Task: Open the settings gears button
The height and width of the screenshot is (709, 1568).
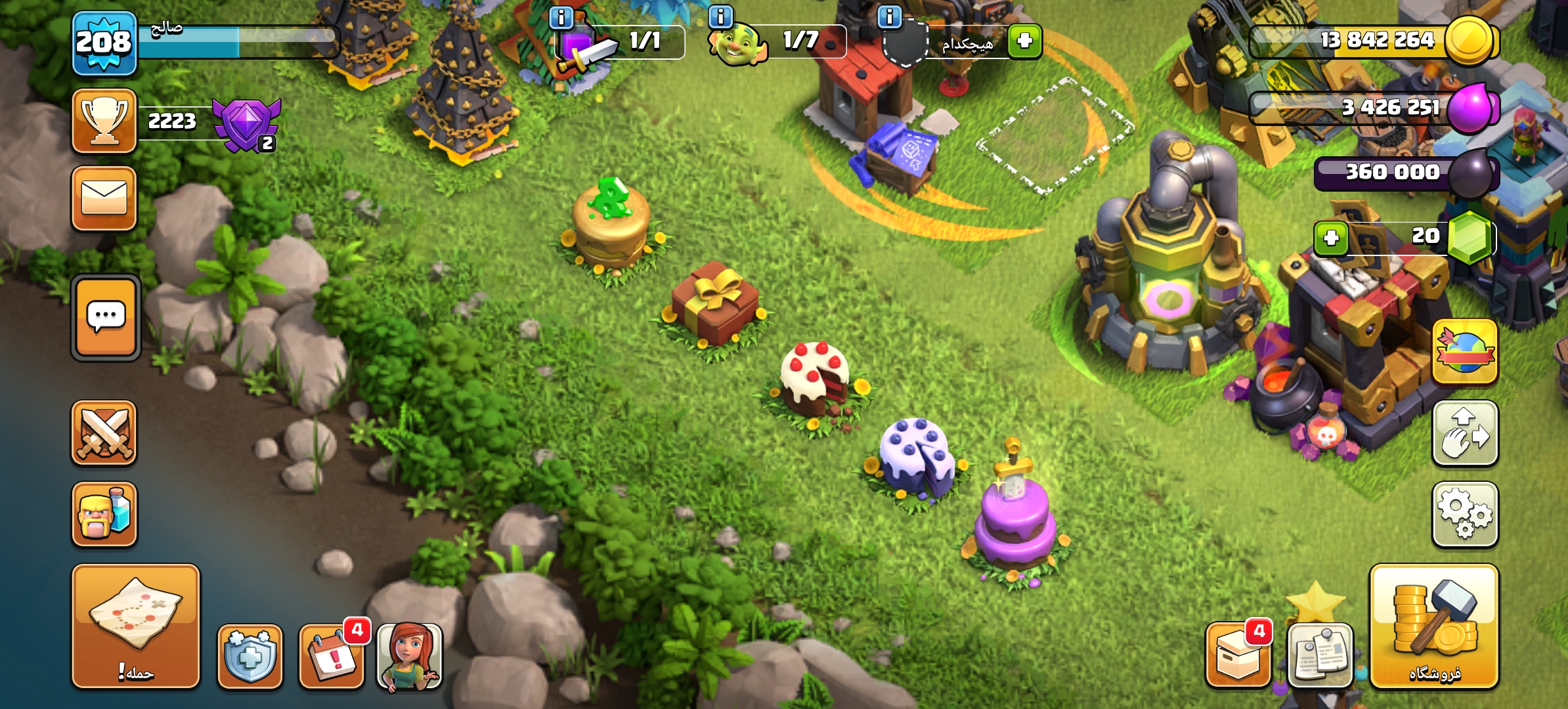Action: [x=1465, y=515]
